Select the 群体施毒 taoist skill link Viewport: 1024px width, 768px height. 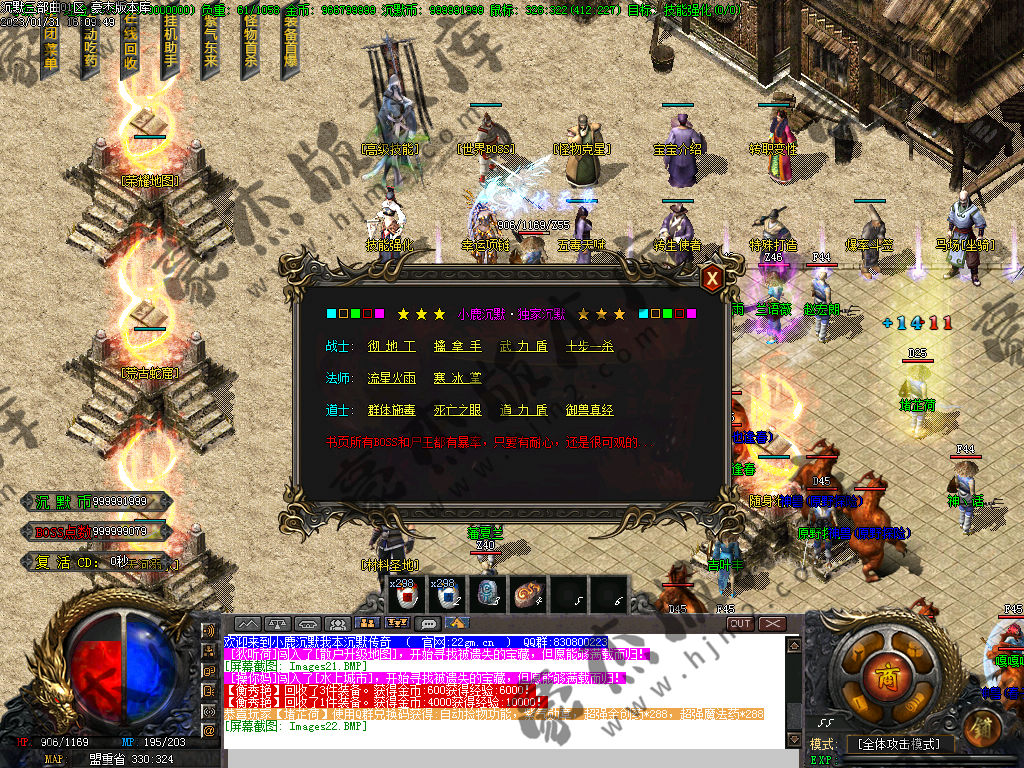tap(391, 410)
